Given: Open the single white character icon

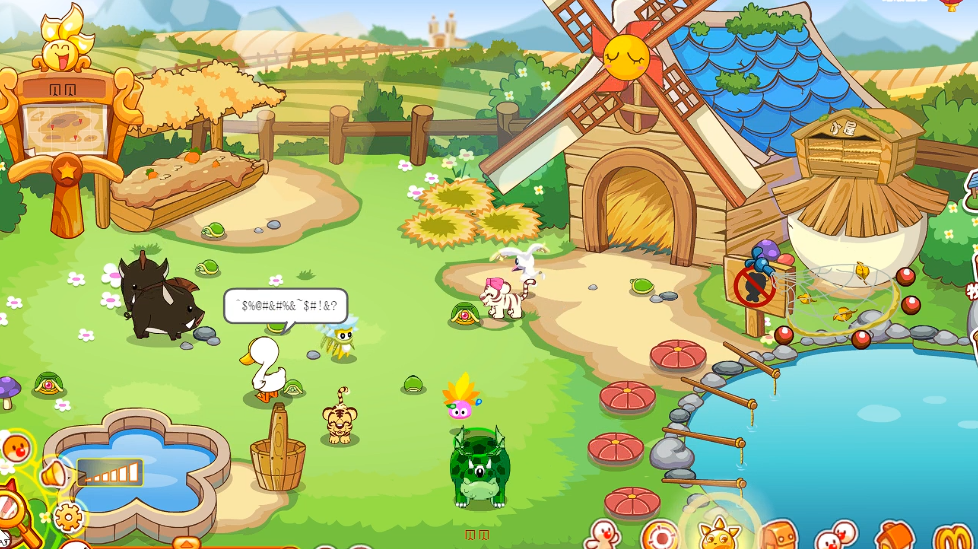Looking at the screenshot, I should tap(603, 535).
